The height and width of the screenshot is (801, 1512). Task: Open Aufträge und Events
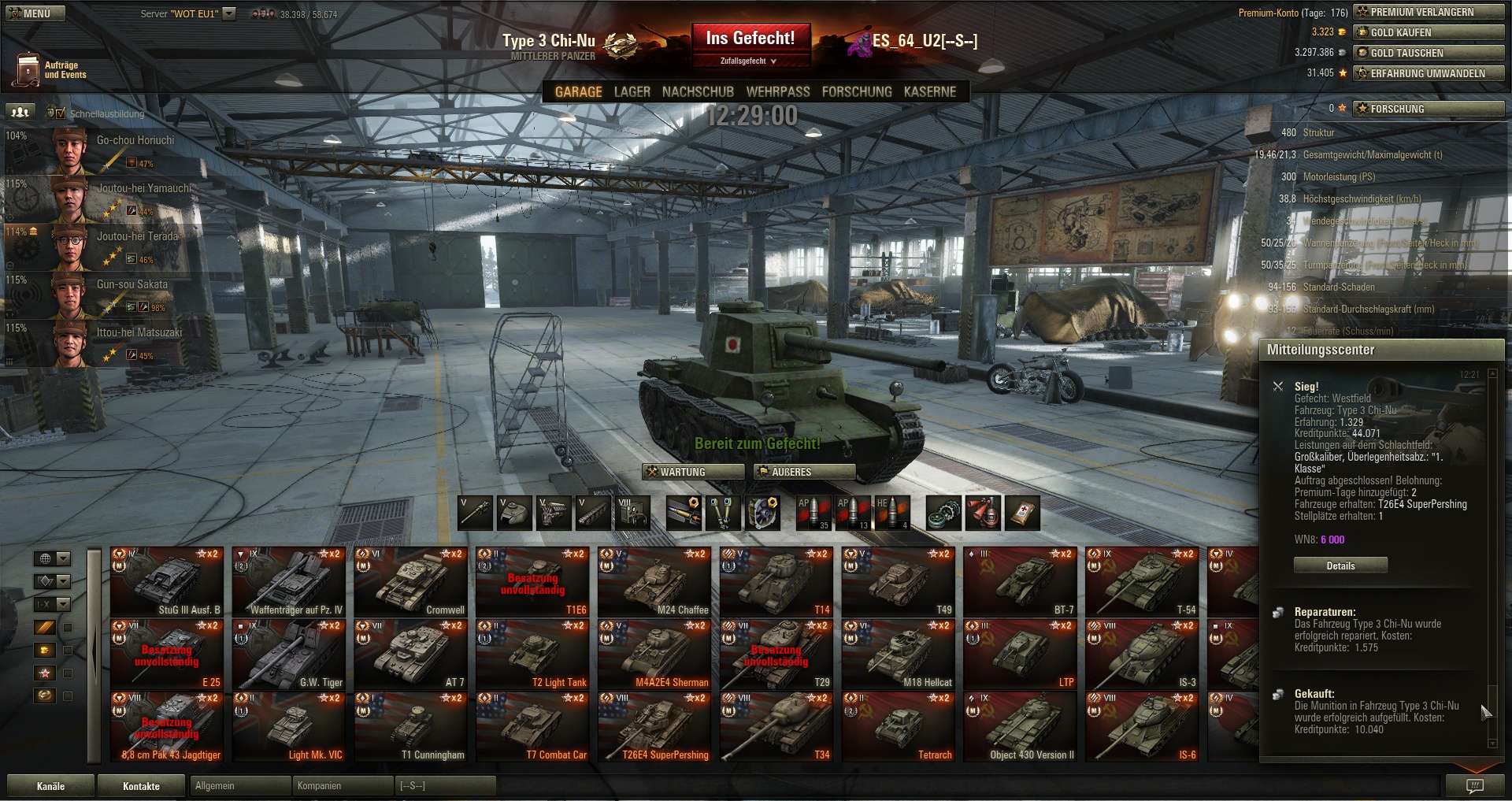pyautogui.click(x=49, y=70)
